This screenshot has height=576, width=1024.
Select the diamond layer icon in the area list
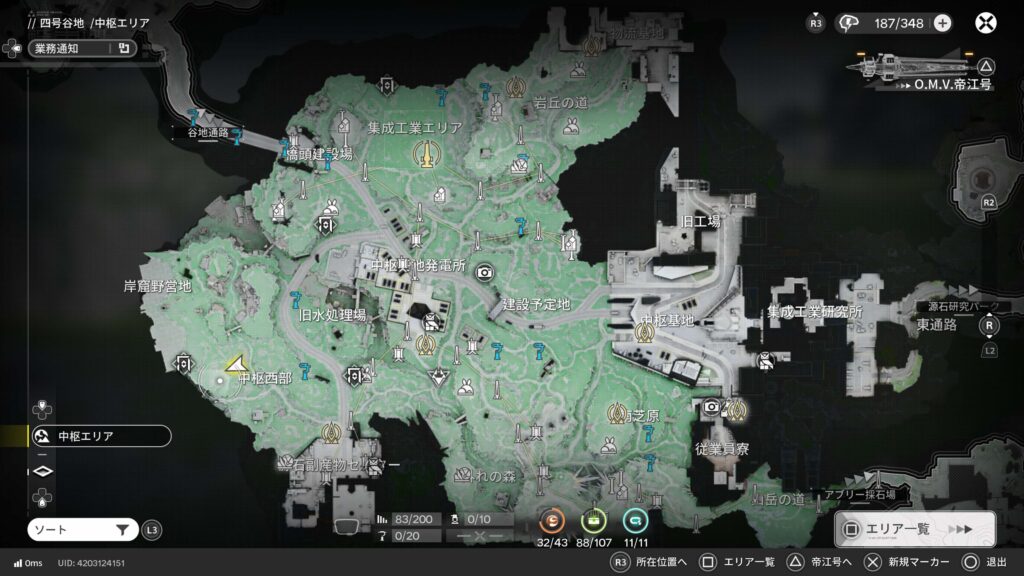[42, 470]
